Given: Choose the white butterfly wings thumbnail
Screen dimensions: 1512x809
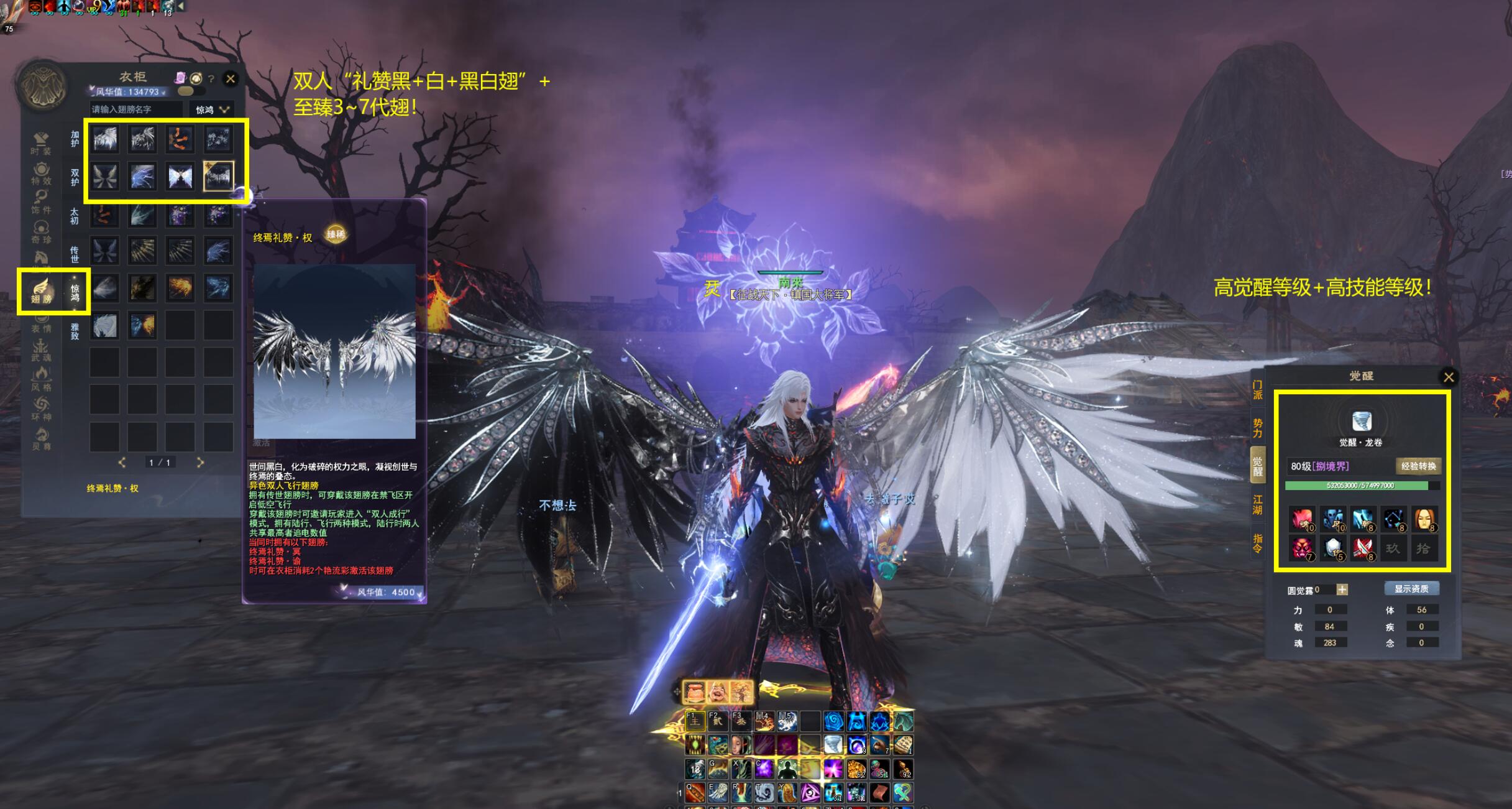Looking at the screenshot, I should (x=180, y=177).
